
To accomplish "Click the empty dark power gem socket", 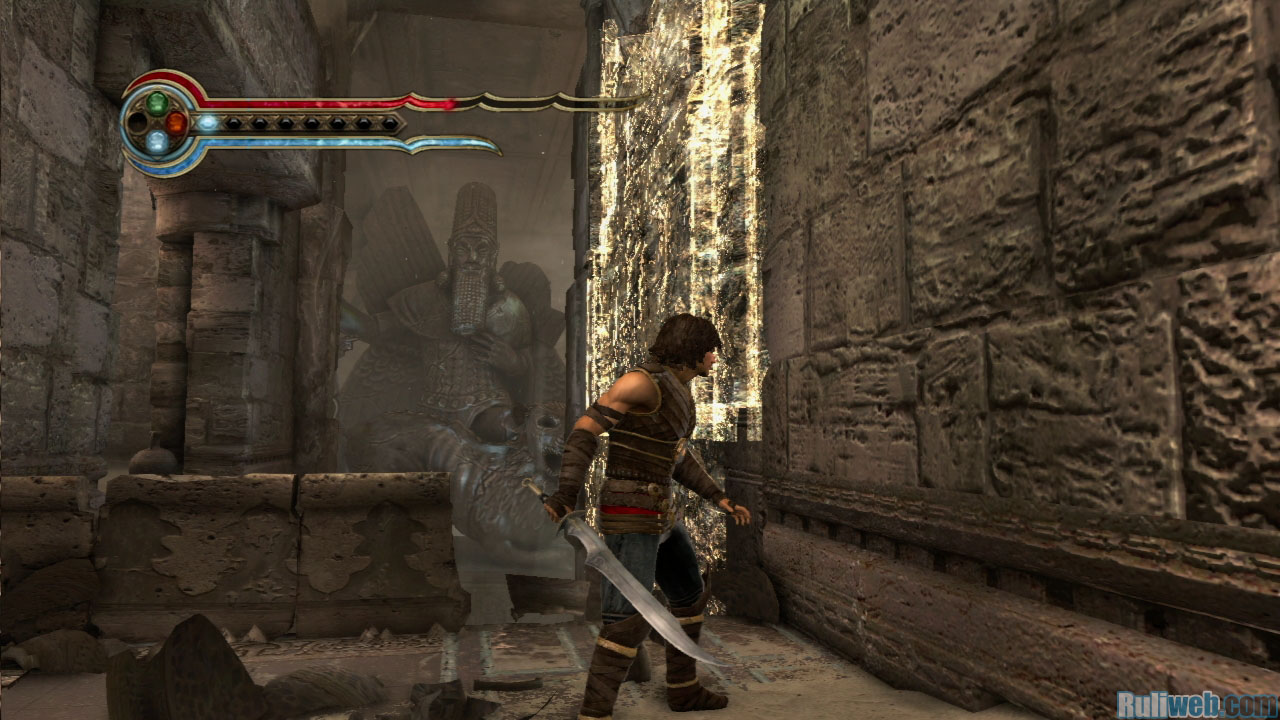I will coord(137,123).
